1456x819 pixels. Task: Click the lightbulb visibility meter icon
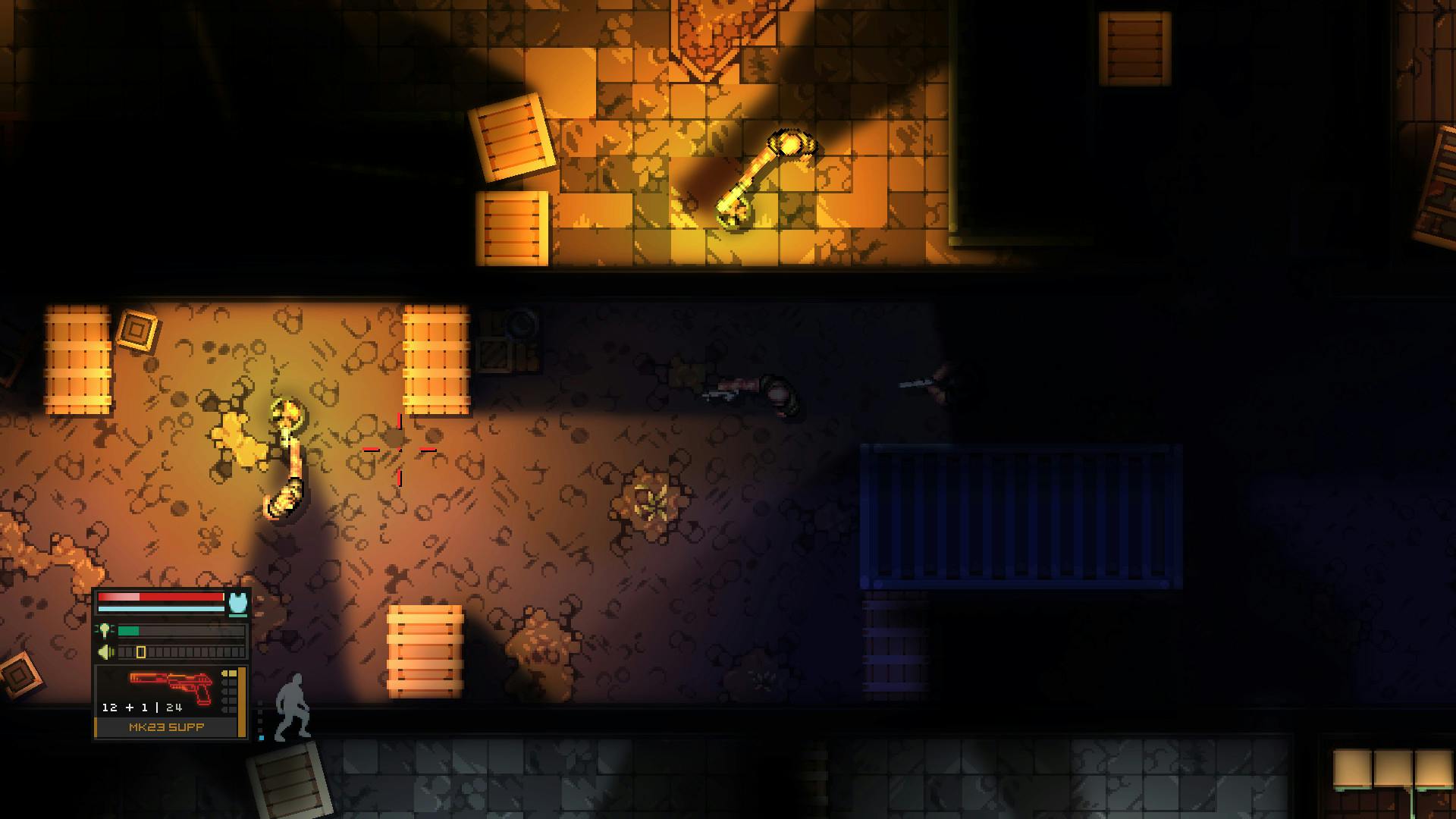coord(105,631)
